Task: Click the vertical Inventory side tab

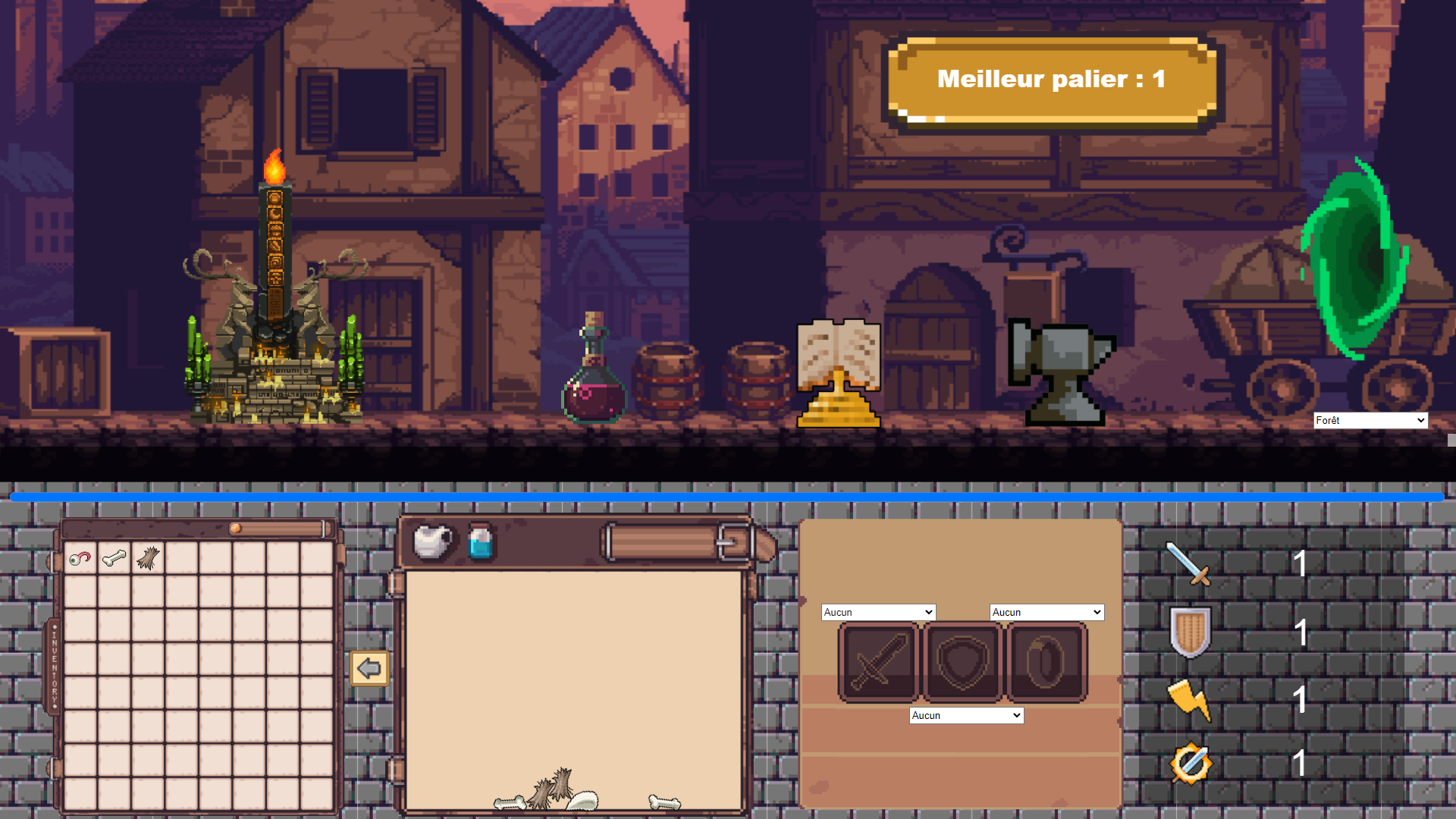Action: [x=55, y=667]
